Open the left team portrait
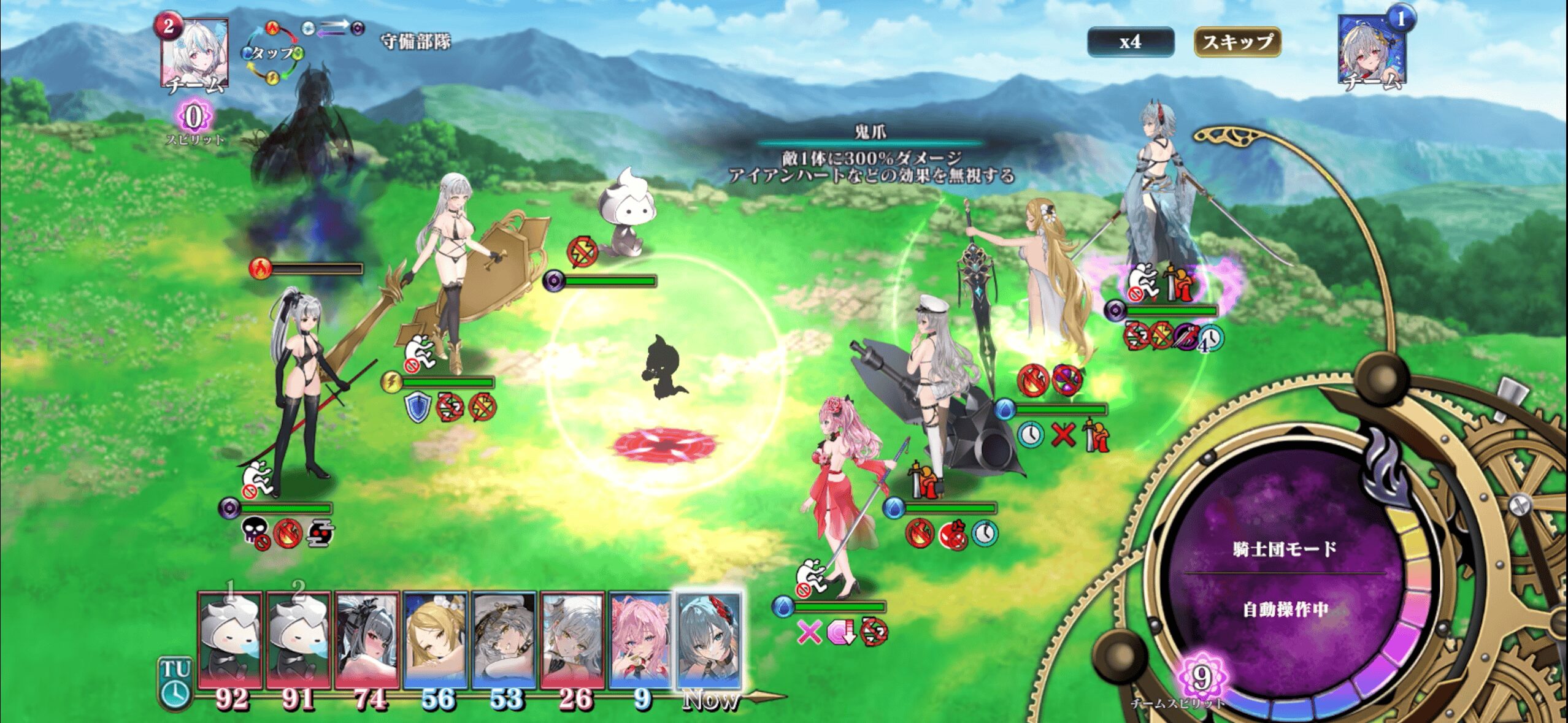Image resolution: width=1568 pixels, height=723 pixels. 195,53
